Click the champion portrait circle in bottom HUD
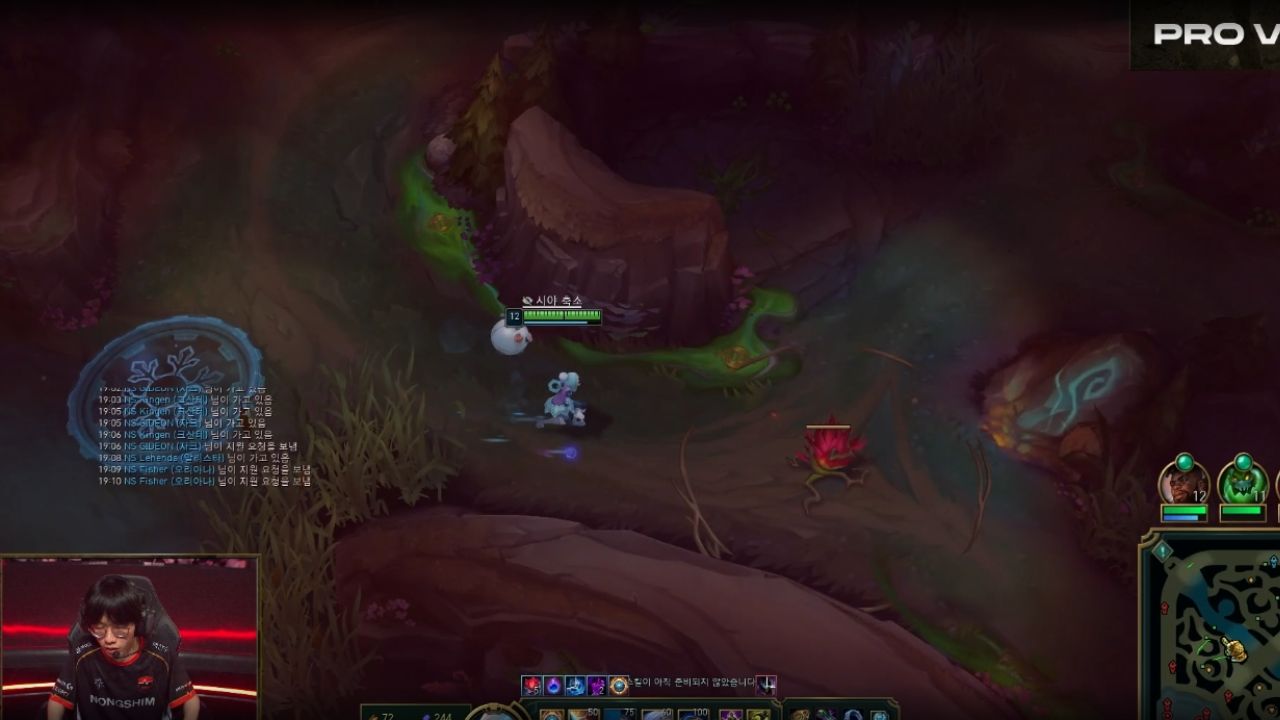Viewport: 1280px width, 720px height. (x=492, y=717)
